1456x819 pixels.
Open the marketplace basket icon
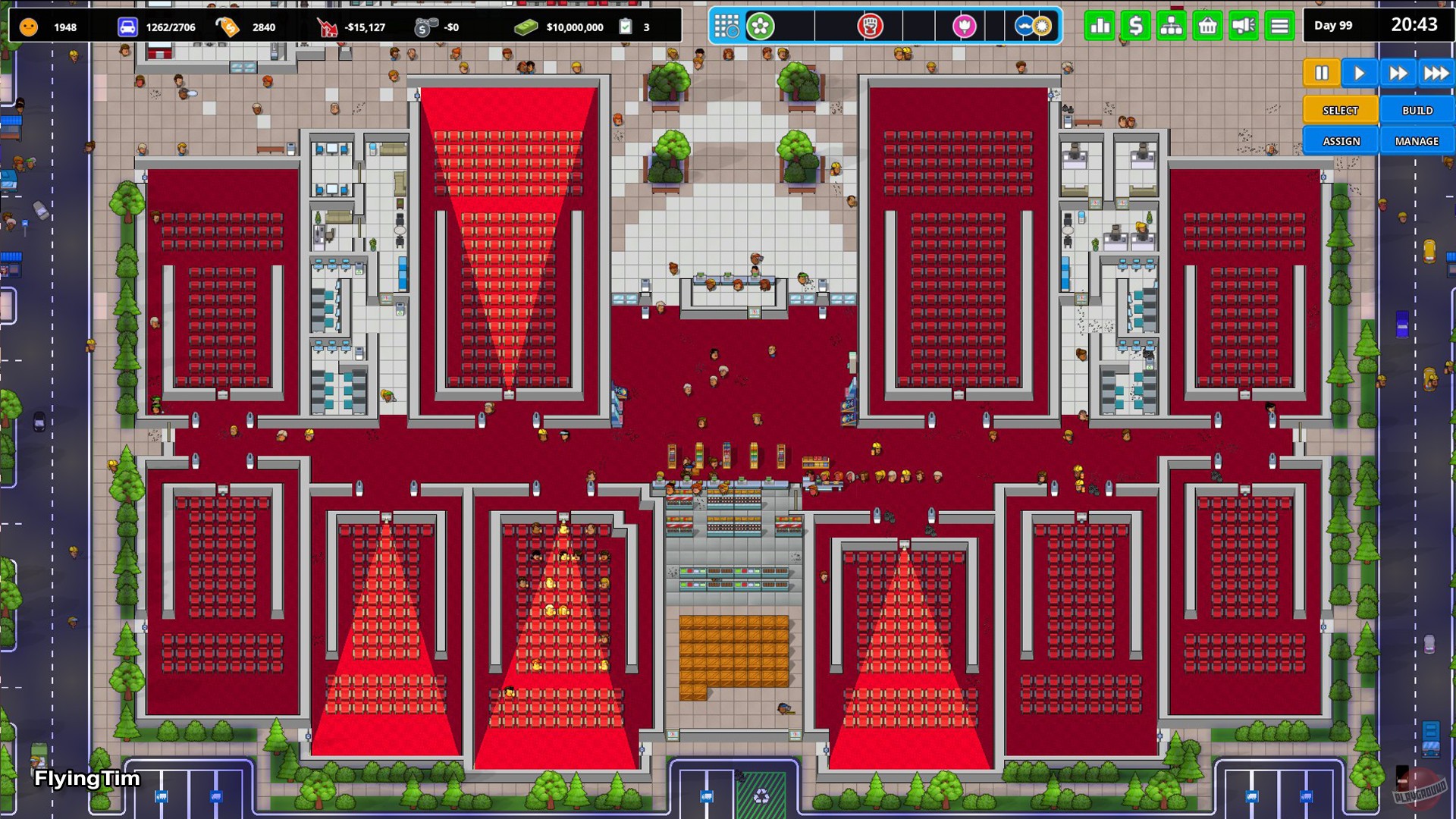1207,25
